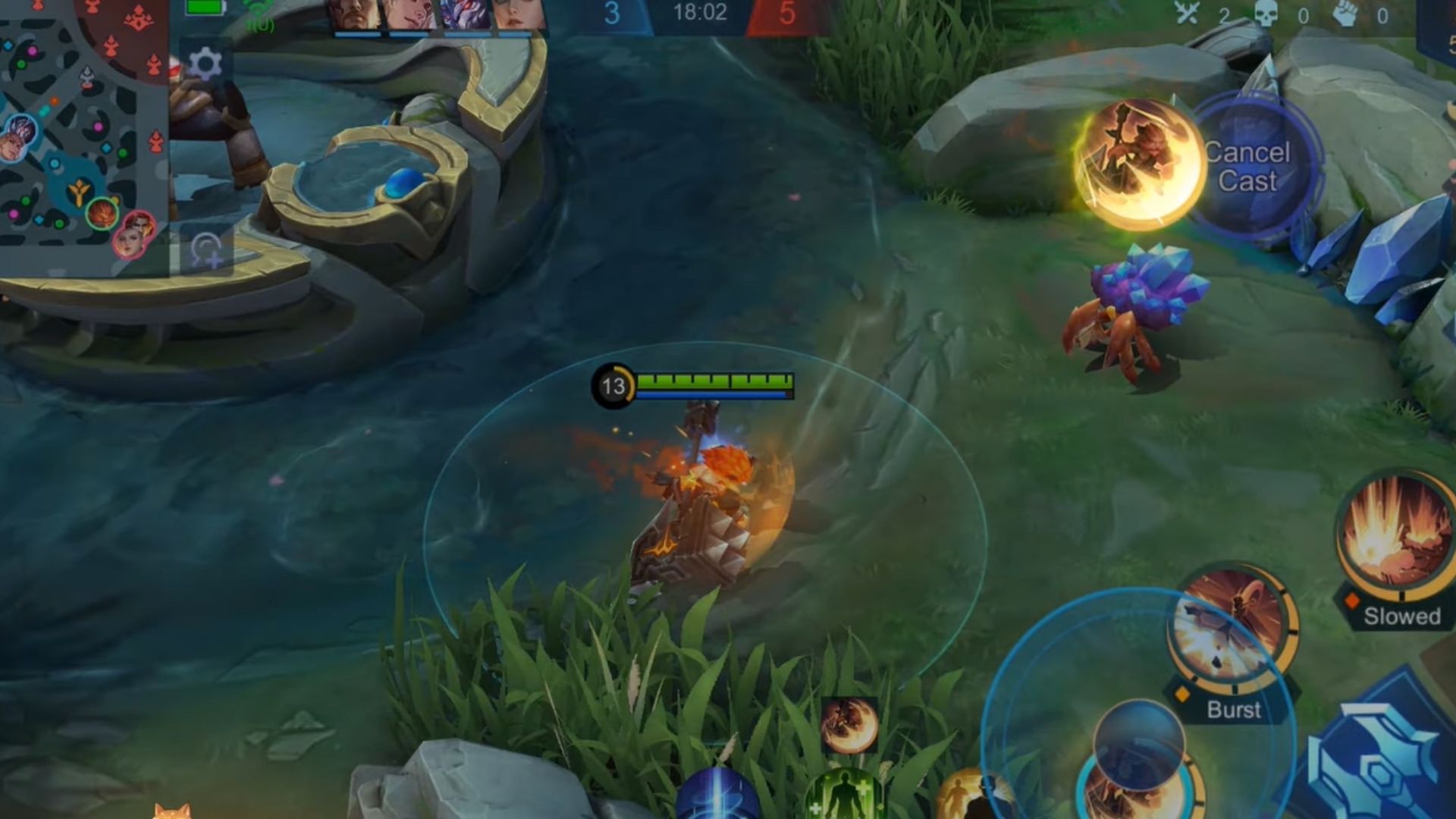Trigger the golden battle spell icon
Screen dimensions: 1456x819
click(x=971, y=798)
